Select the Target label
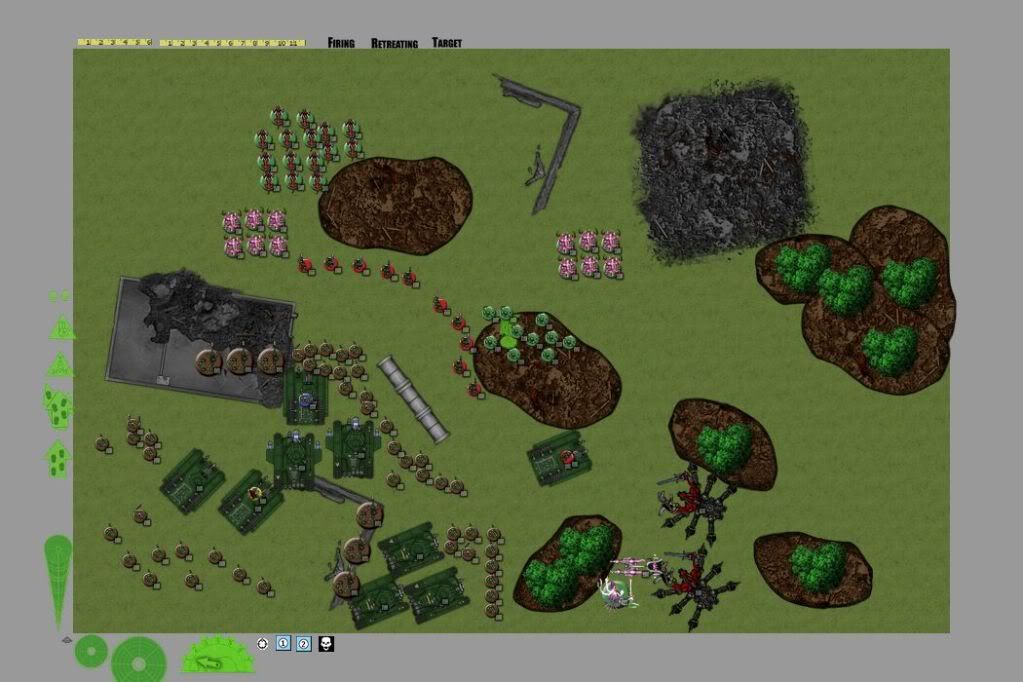1023x682 pixels. 447,43
